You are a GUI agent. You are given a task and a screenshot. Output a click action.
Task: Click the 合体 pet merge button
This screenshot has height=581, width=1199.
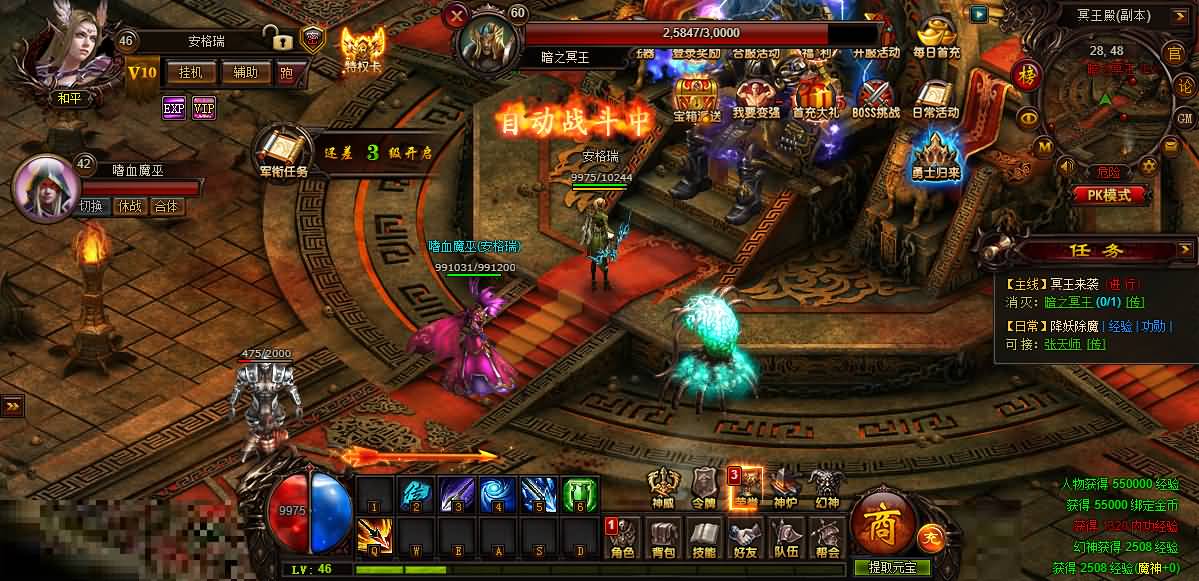[166, 207]
